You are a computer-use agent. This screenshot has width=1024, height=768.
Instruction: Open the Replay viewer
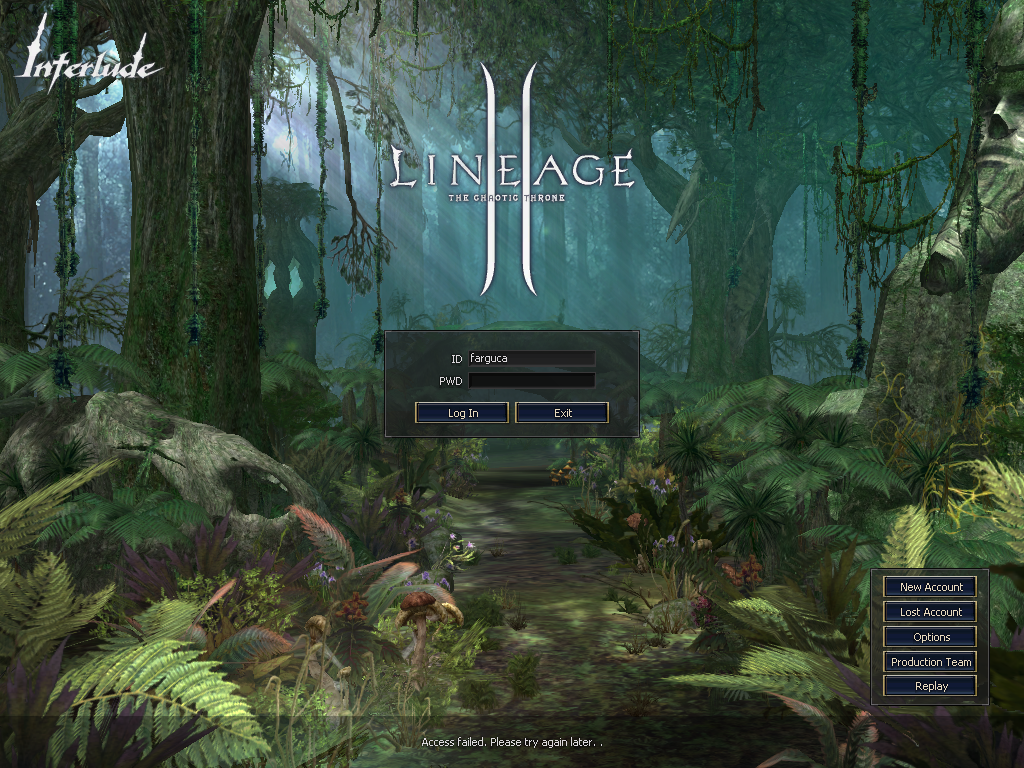[x=931, y=686]
